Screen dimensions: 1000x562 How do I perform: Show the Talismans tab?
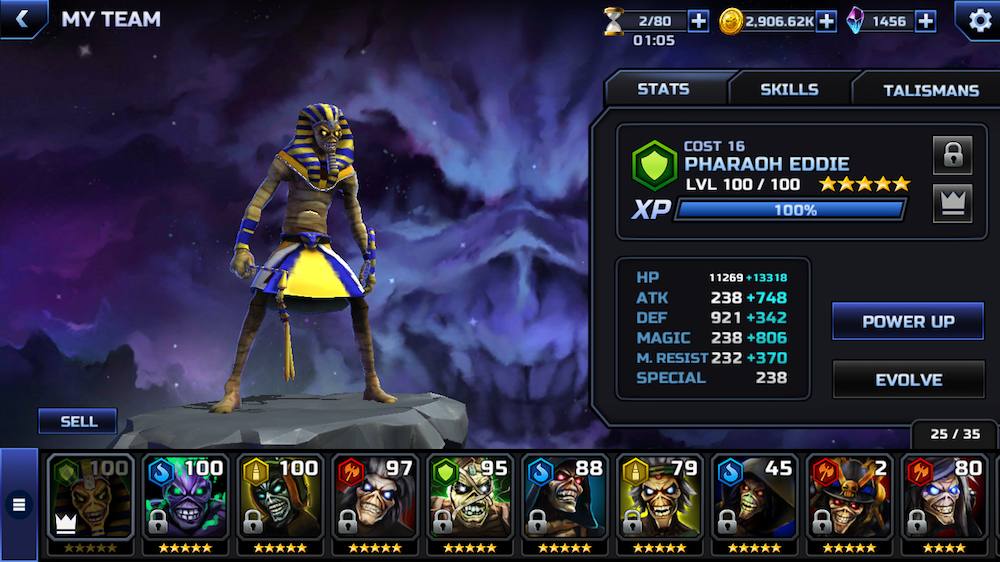[x=930, y=90]
